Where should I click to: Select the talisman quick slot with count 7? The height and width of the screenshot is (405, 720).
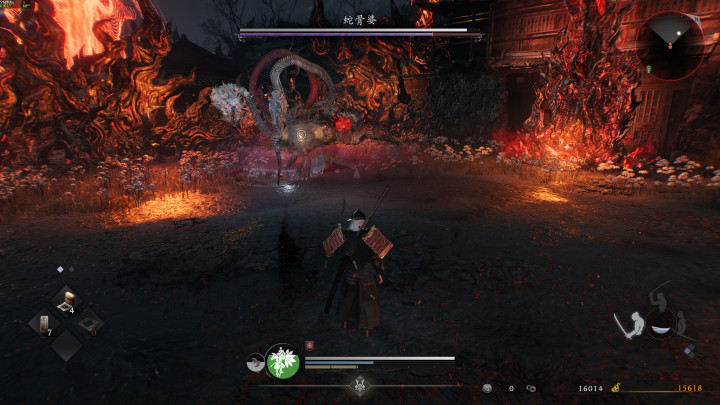pyautogui.click(x=43, y=323)
